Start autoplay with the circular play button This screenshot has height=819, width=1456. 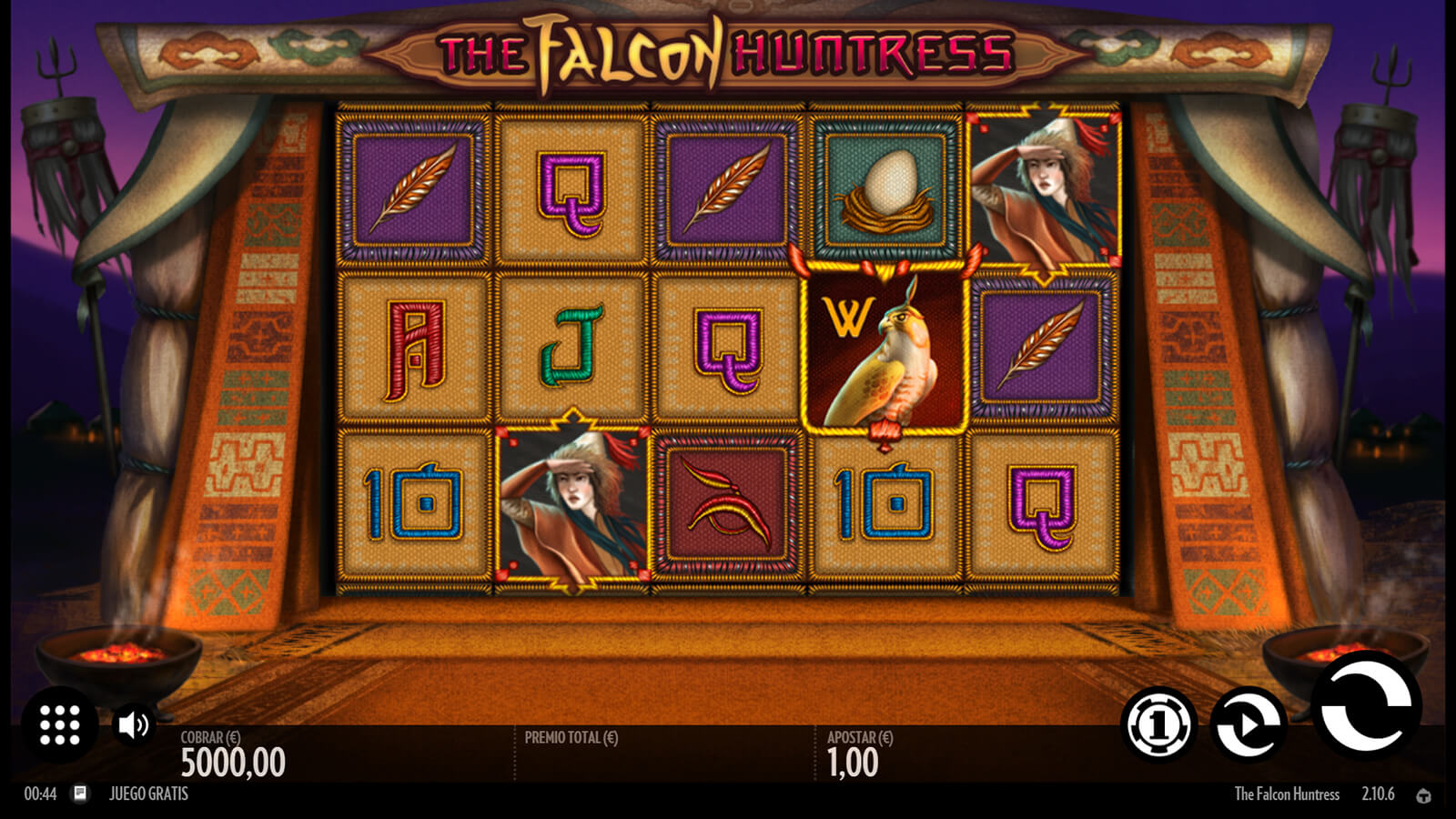tap(1249, 725)
